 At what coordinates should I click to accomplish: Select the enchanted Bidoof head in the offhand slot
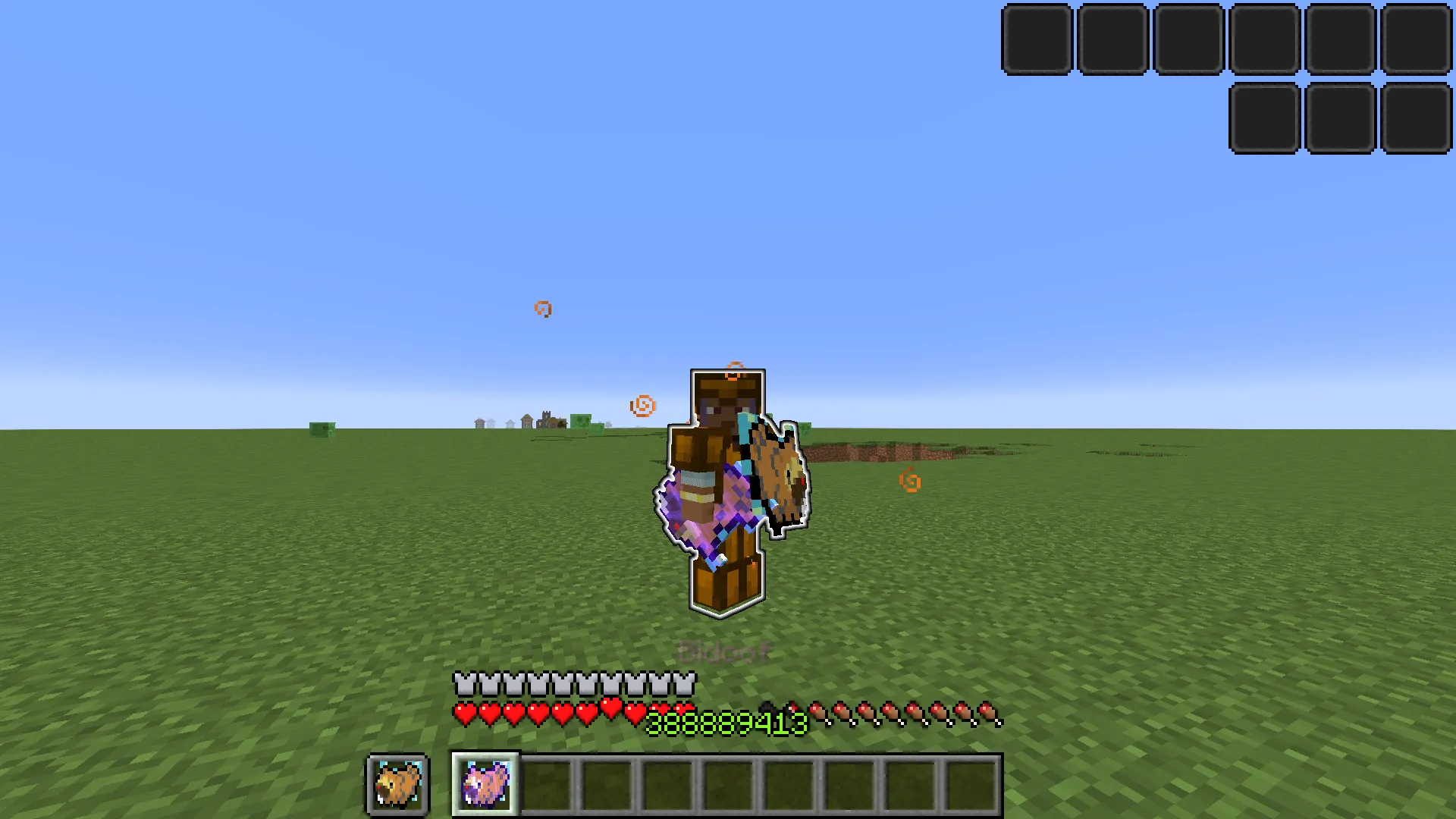397,785
